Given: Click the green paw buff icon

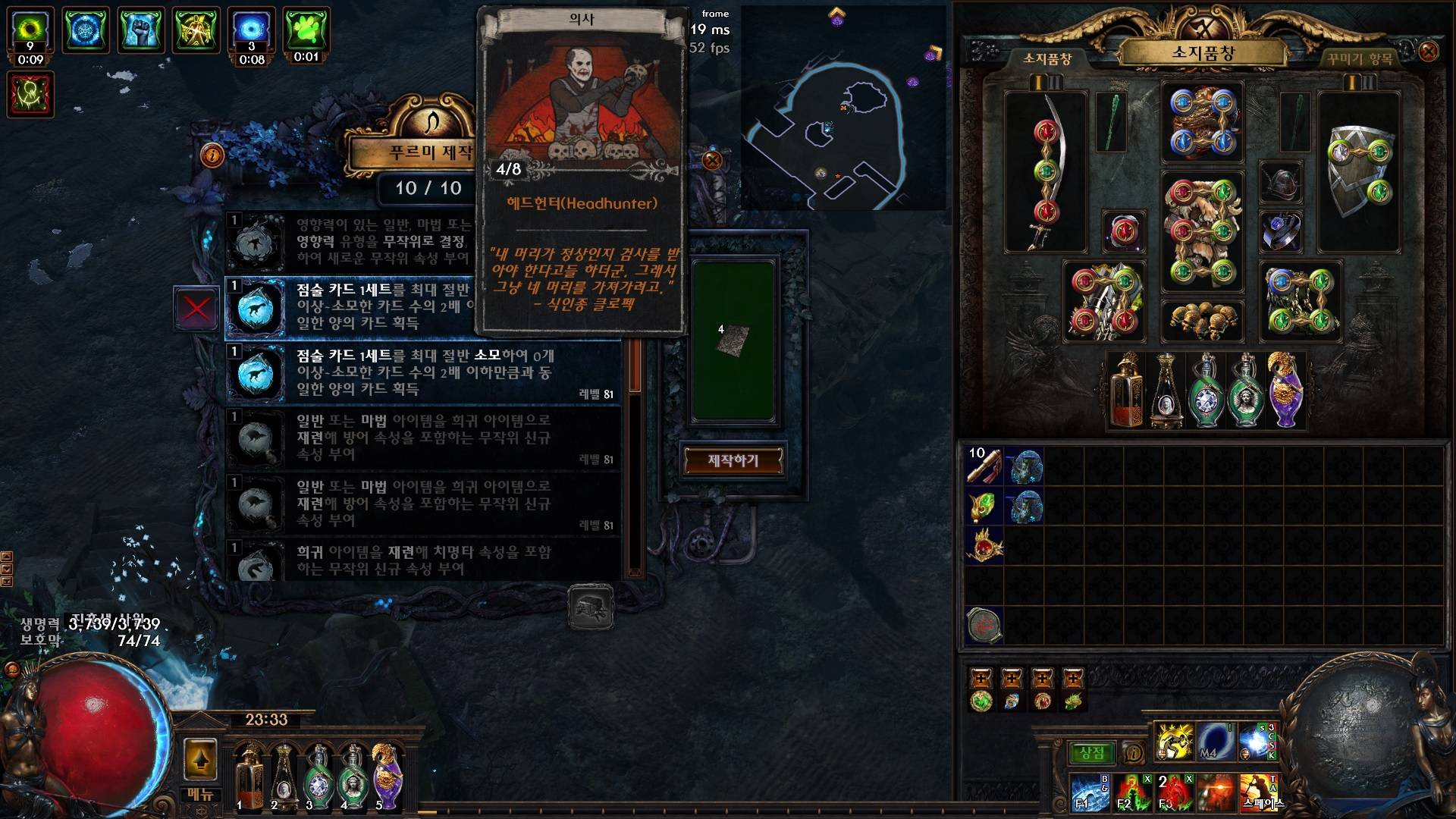Looking at the screenshot, I should [306, 32].
